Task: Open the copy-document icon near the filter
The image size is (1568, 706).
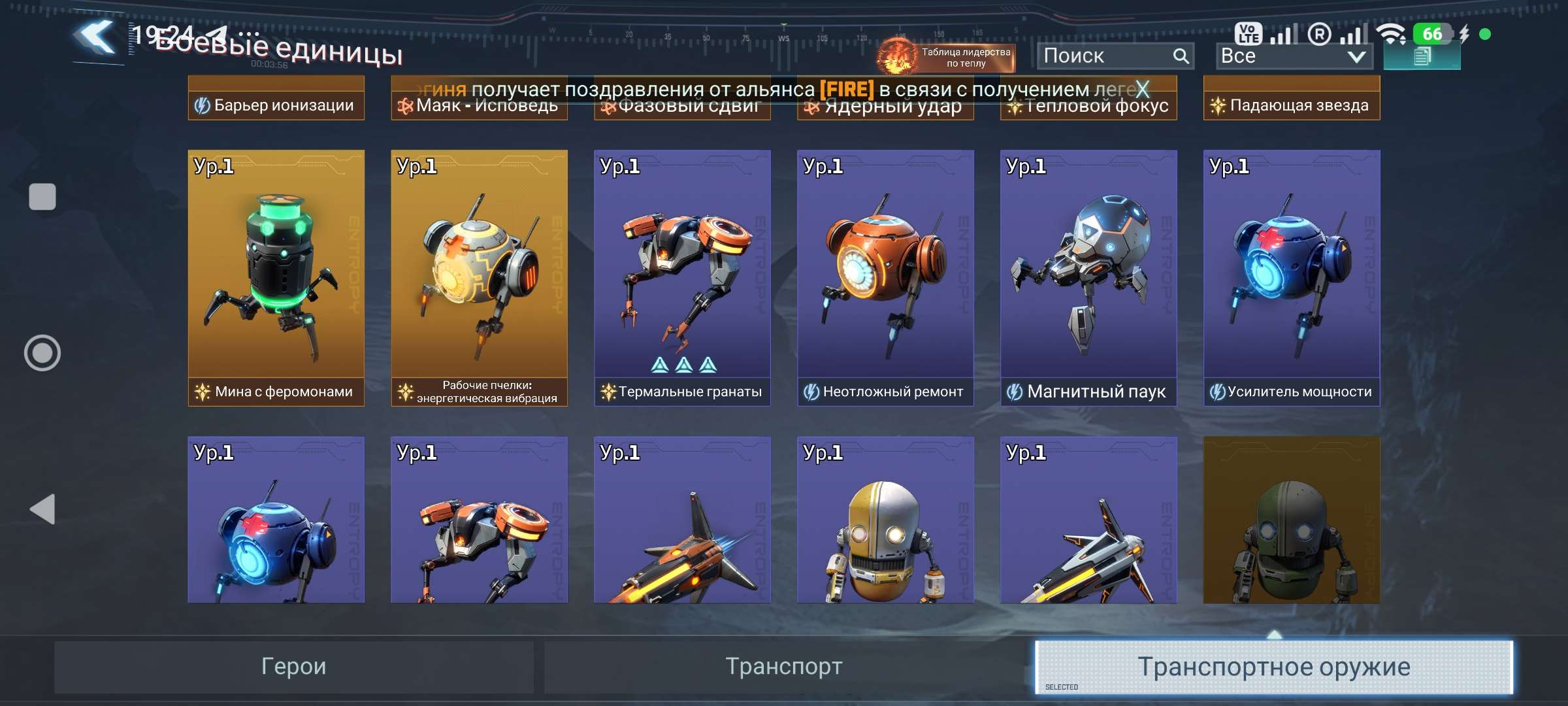Action: 1422,57
